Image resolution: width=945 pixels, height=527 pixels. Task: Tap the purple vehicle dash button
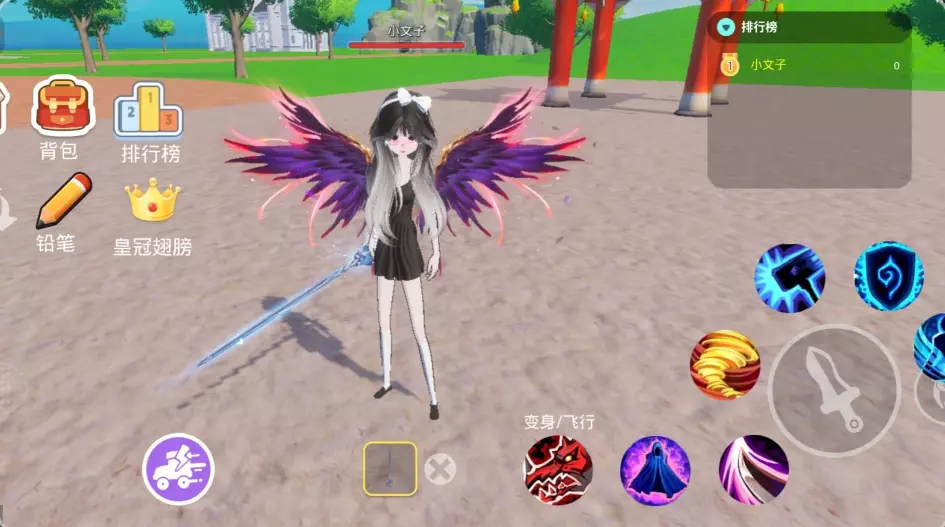178,468
